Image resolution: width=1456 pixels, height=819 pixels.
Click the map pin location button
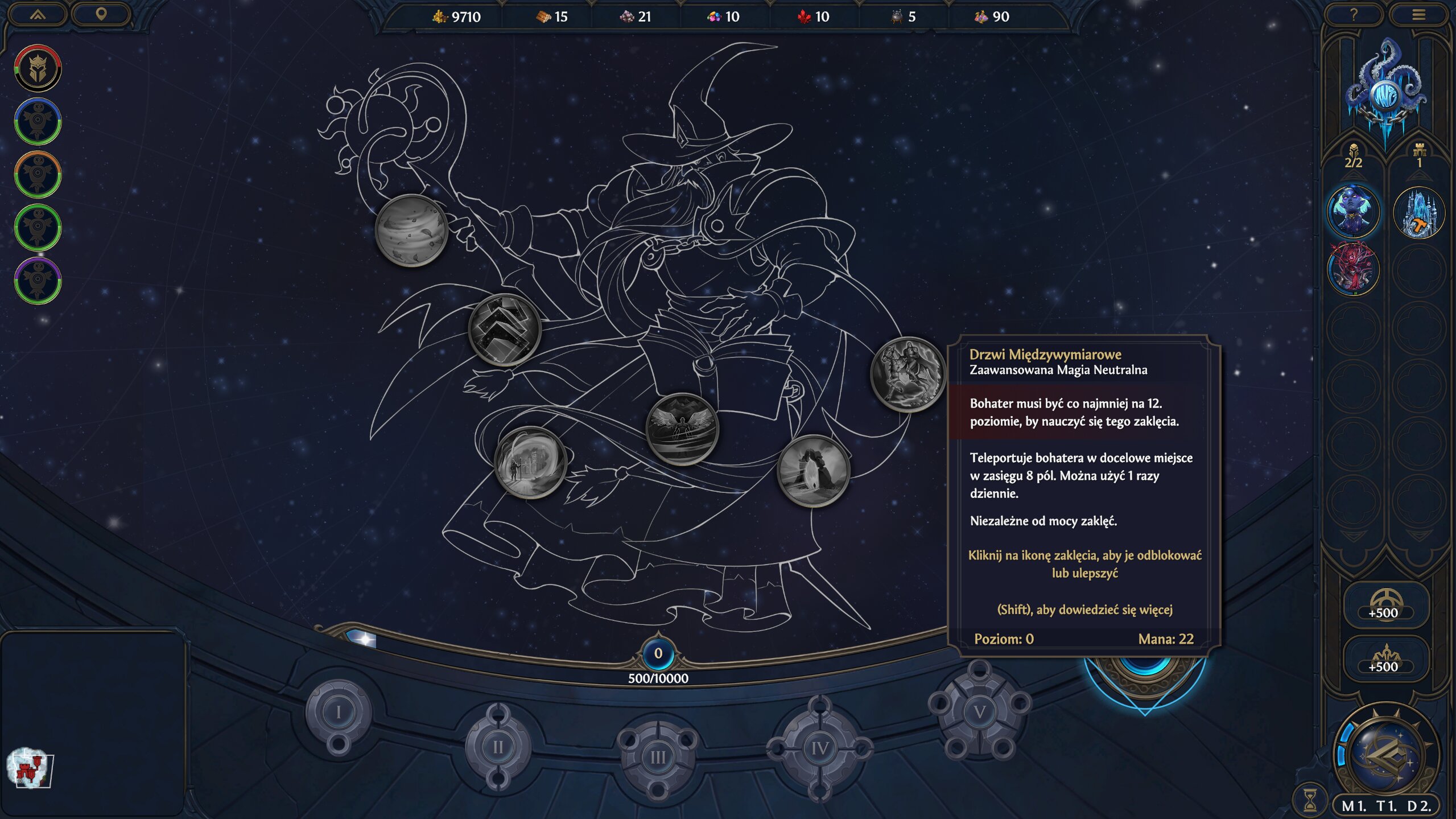[x=101, y=14]
